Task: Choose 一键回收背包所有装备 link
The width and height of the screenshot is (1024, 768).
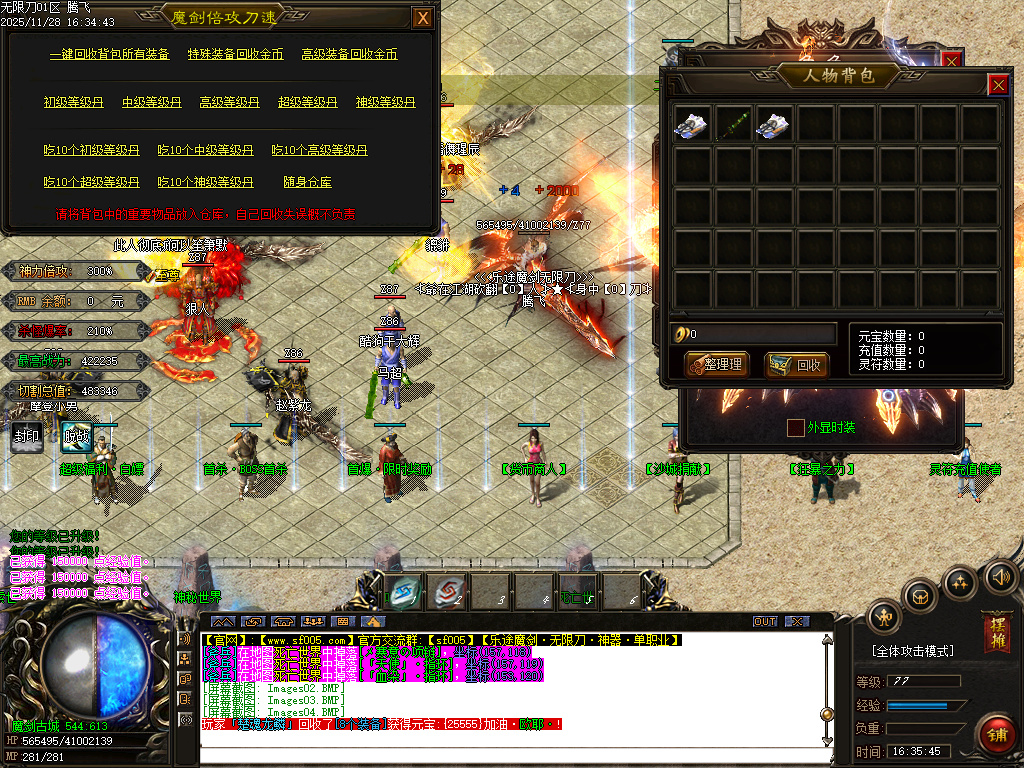Action: (110, 54)
